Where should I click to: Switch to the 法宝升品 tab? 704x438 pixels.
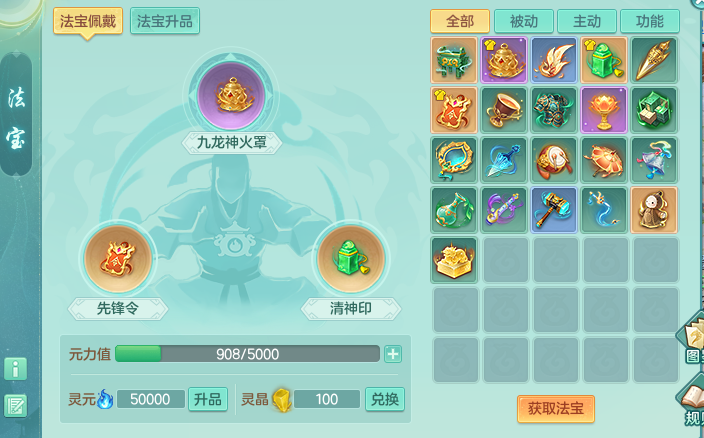pyautogui.click(x=165, y=21)
